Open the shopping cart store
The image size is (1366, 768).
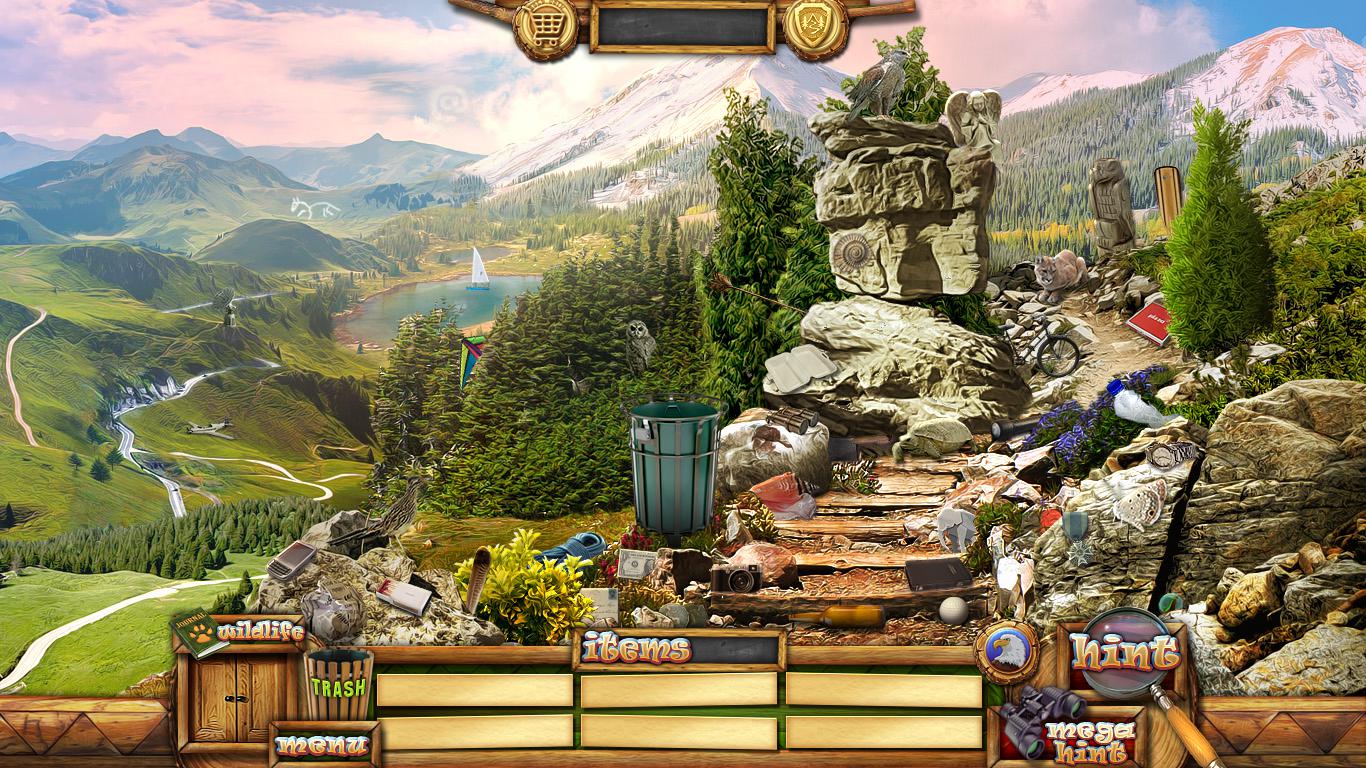(545, 27)
